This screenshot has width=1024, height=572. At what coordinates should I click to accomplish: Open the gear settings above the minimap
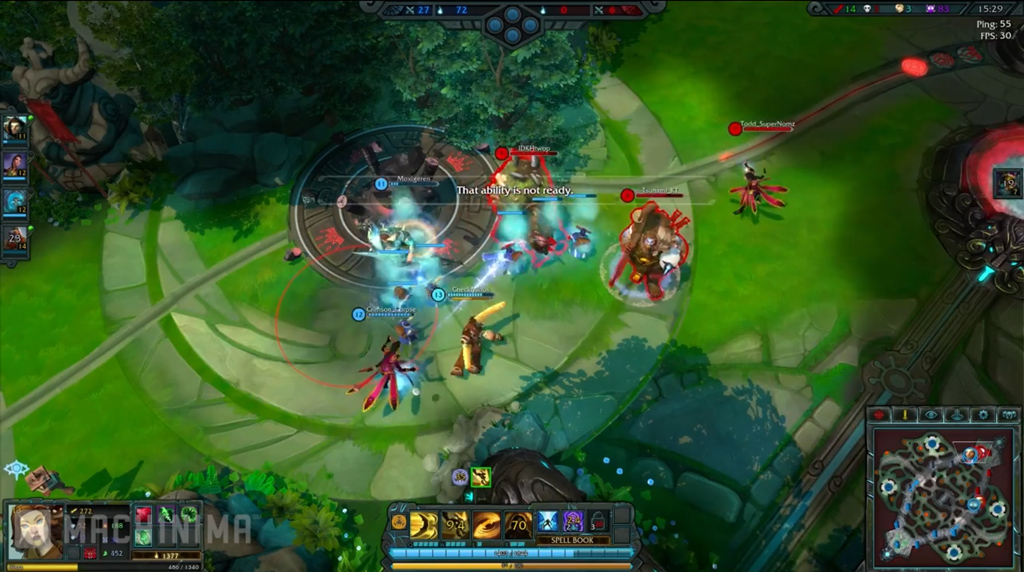click(x=983, y=415)
